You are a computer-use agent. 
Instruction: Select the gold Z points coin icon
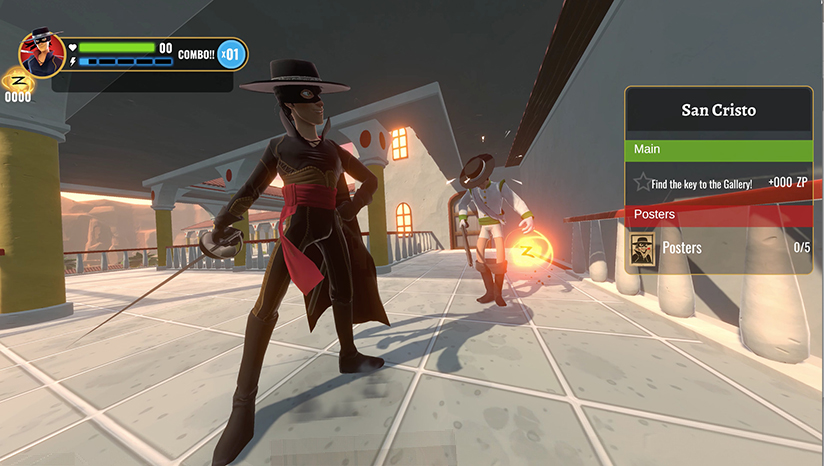[17, 80]
